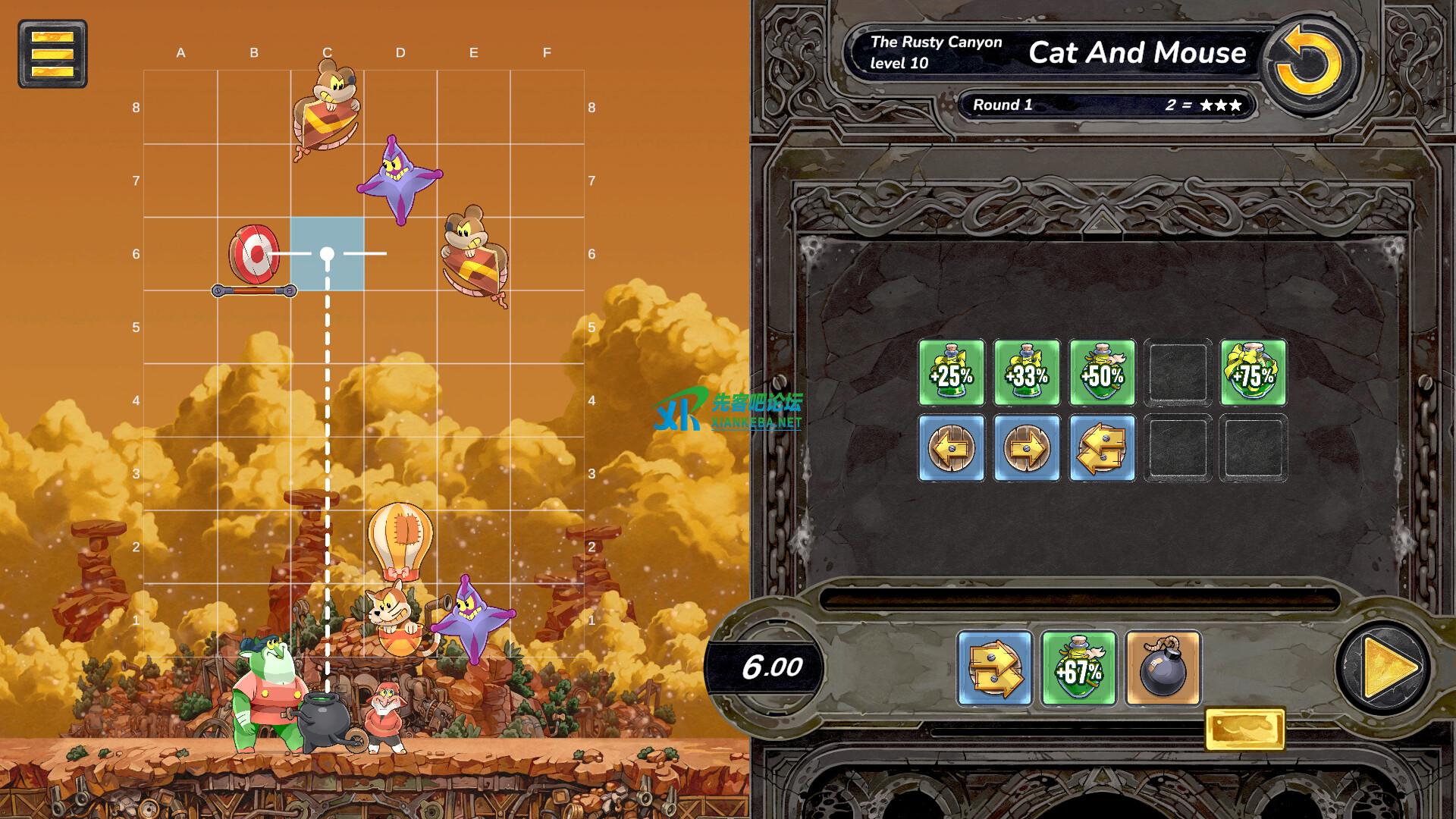
Task: Choose the +33% potion tile
Action: [x=1027, y=373]
